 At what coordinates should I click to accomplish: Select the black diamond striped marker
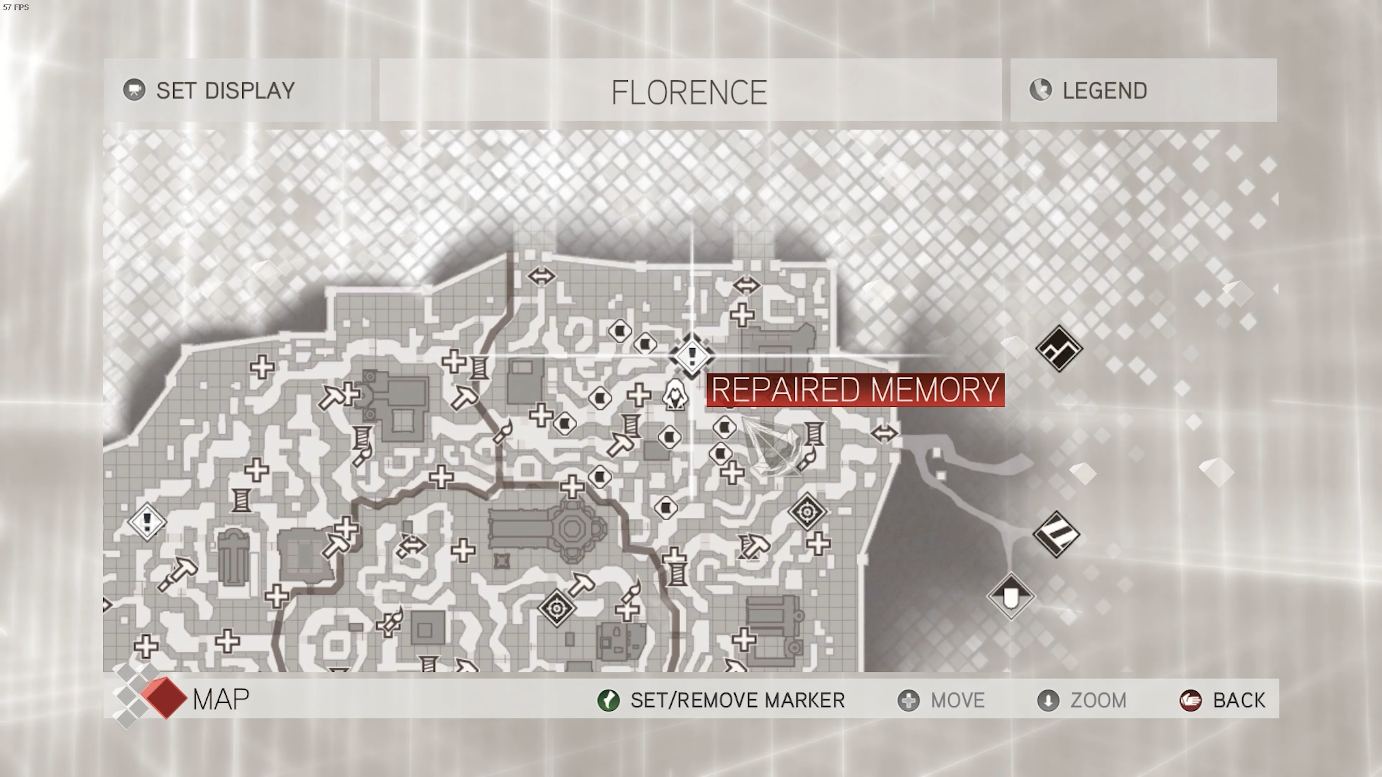(x=1056, y=533)
